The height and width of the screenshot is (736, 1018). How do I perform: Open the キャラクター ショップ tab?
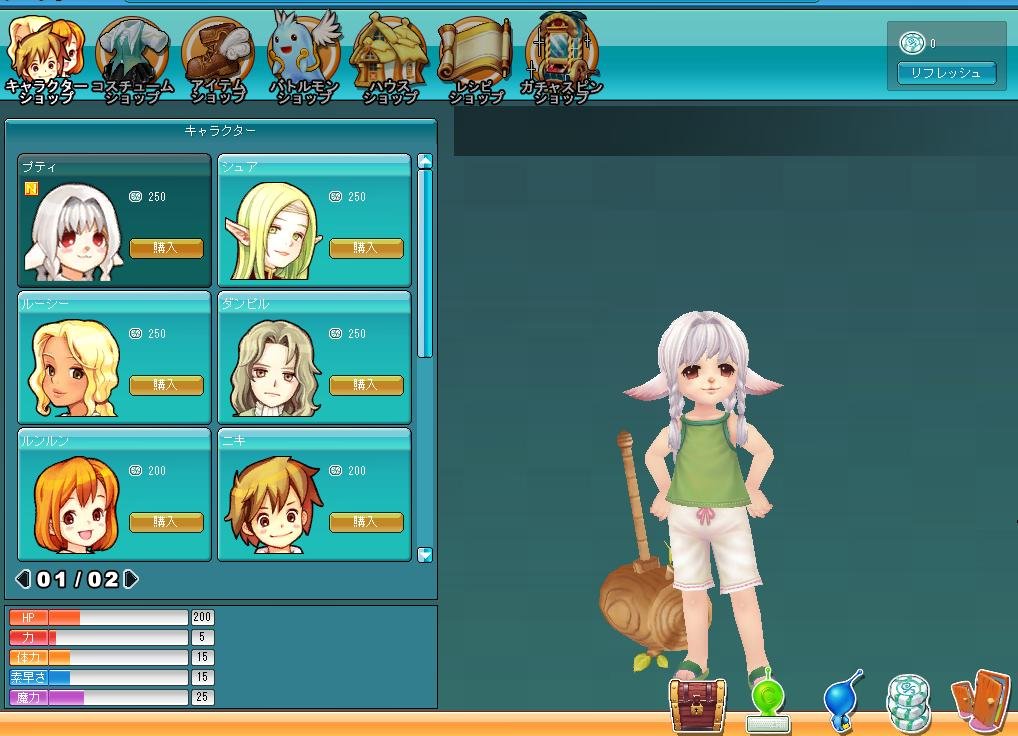pyautogui.click(x=46, y=58)
